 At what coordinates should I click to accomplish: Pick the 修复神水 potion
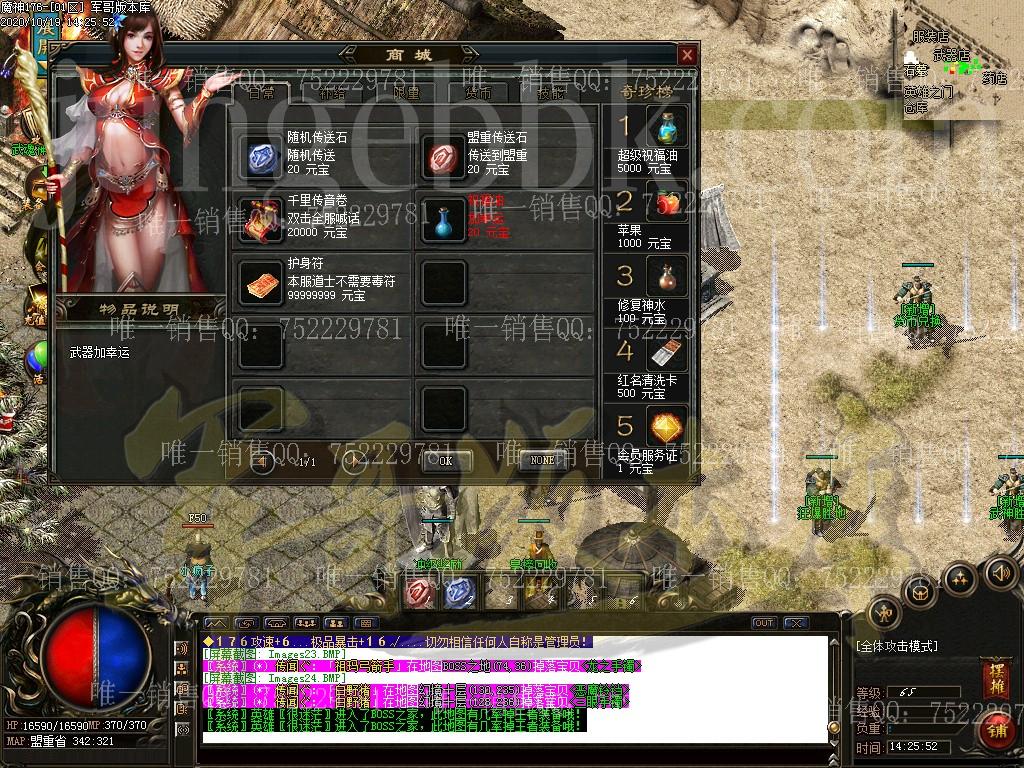(x=666, y=277)
